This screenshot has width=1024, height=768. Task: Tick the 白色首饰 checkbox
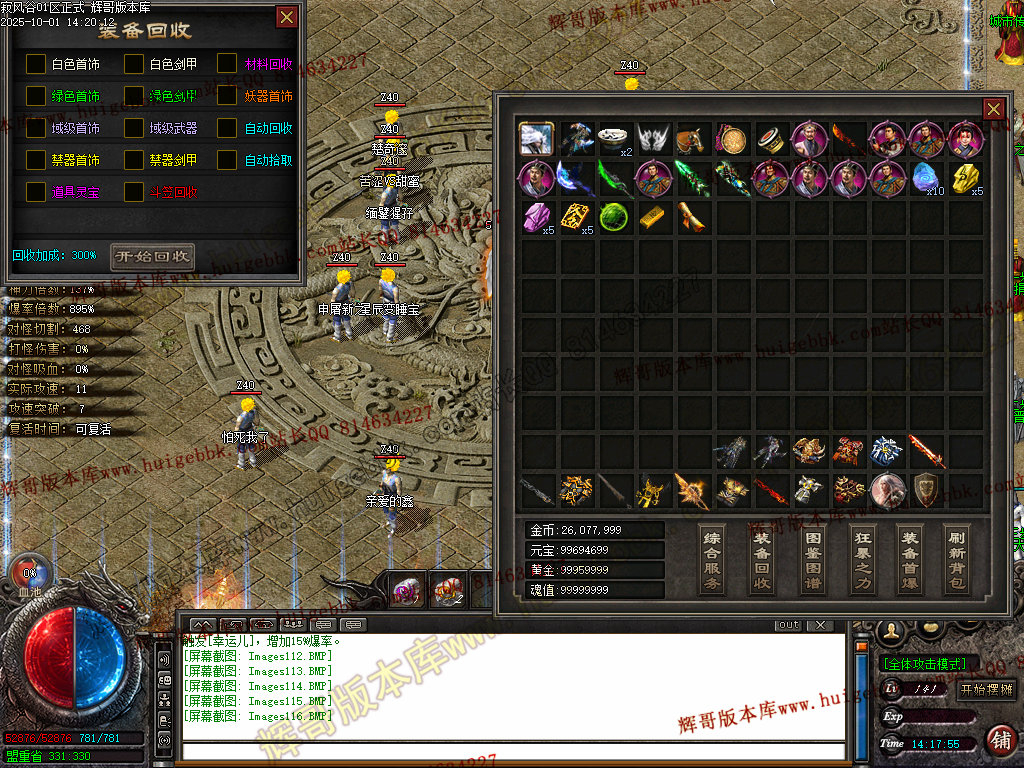click(36, 64)
